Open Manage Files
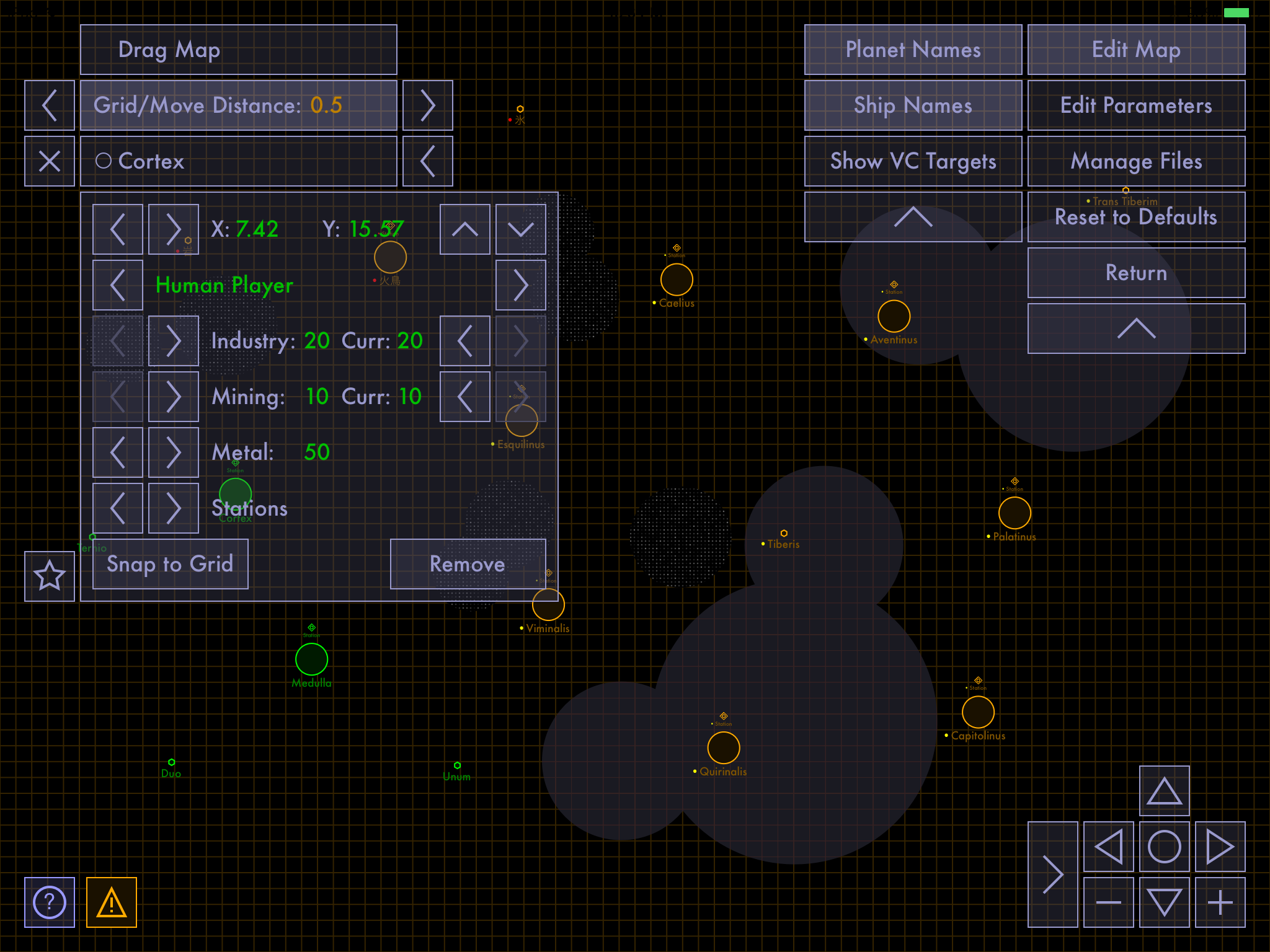 1136,161
